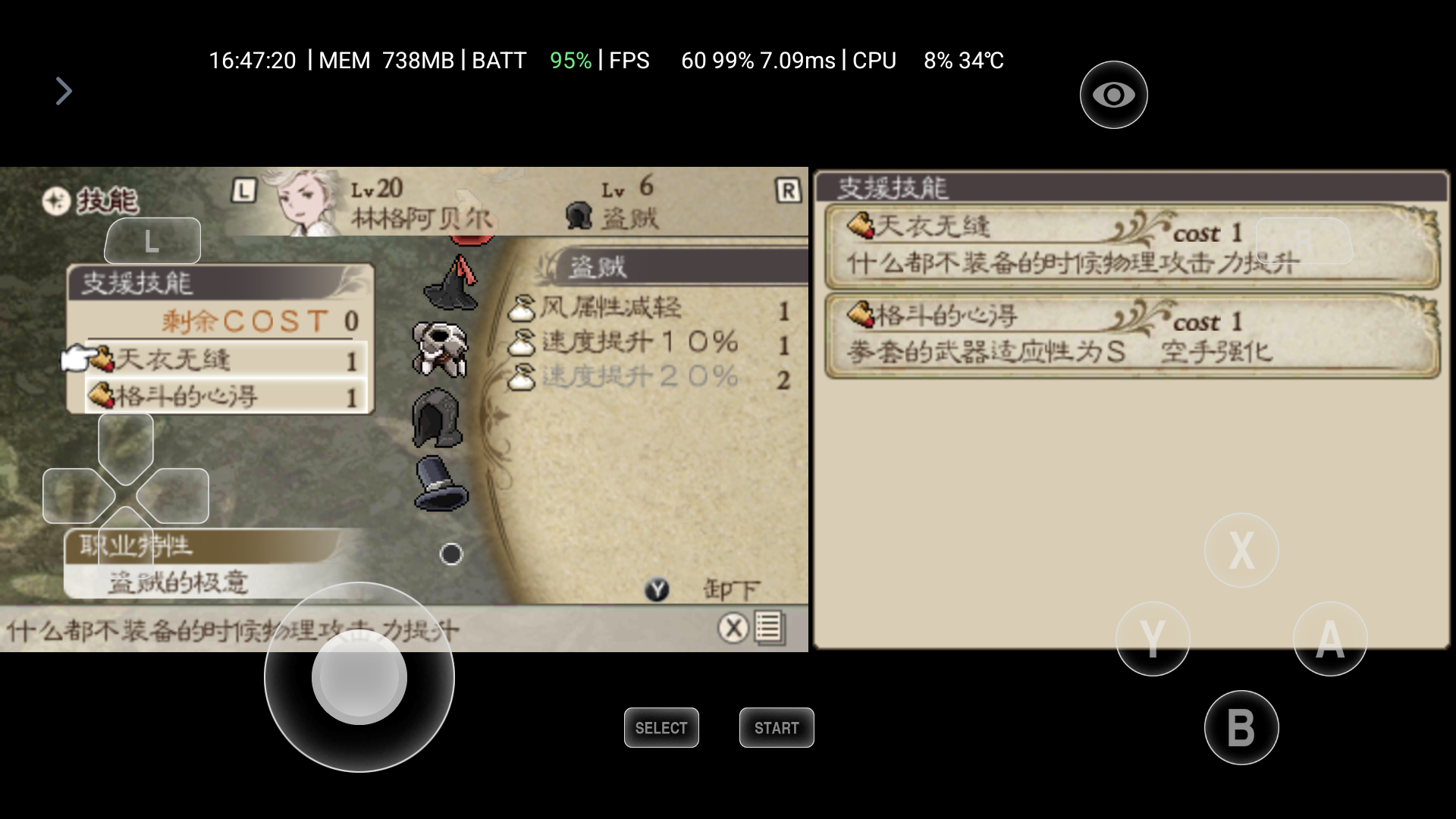Tap the on-screen B button
Screen dimensions: 1456x819
coord(1241,728)
